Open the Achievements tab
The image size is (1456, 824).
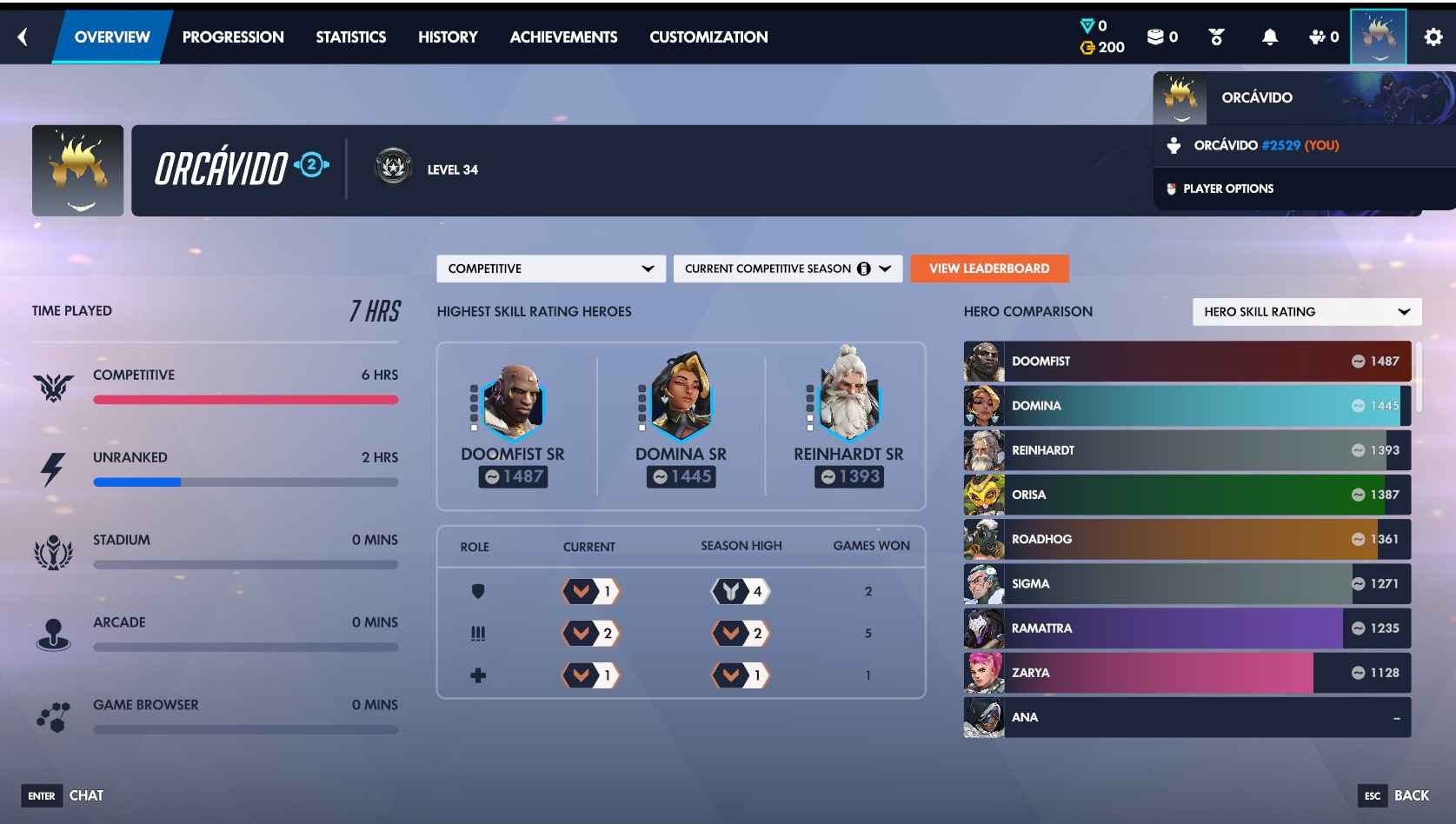[x=563, y=37]
